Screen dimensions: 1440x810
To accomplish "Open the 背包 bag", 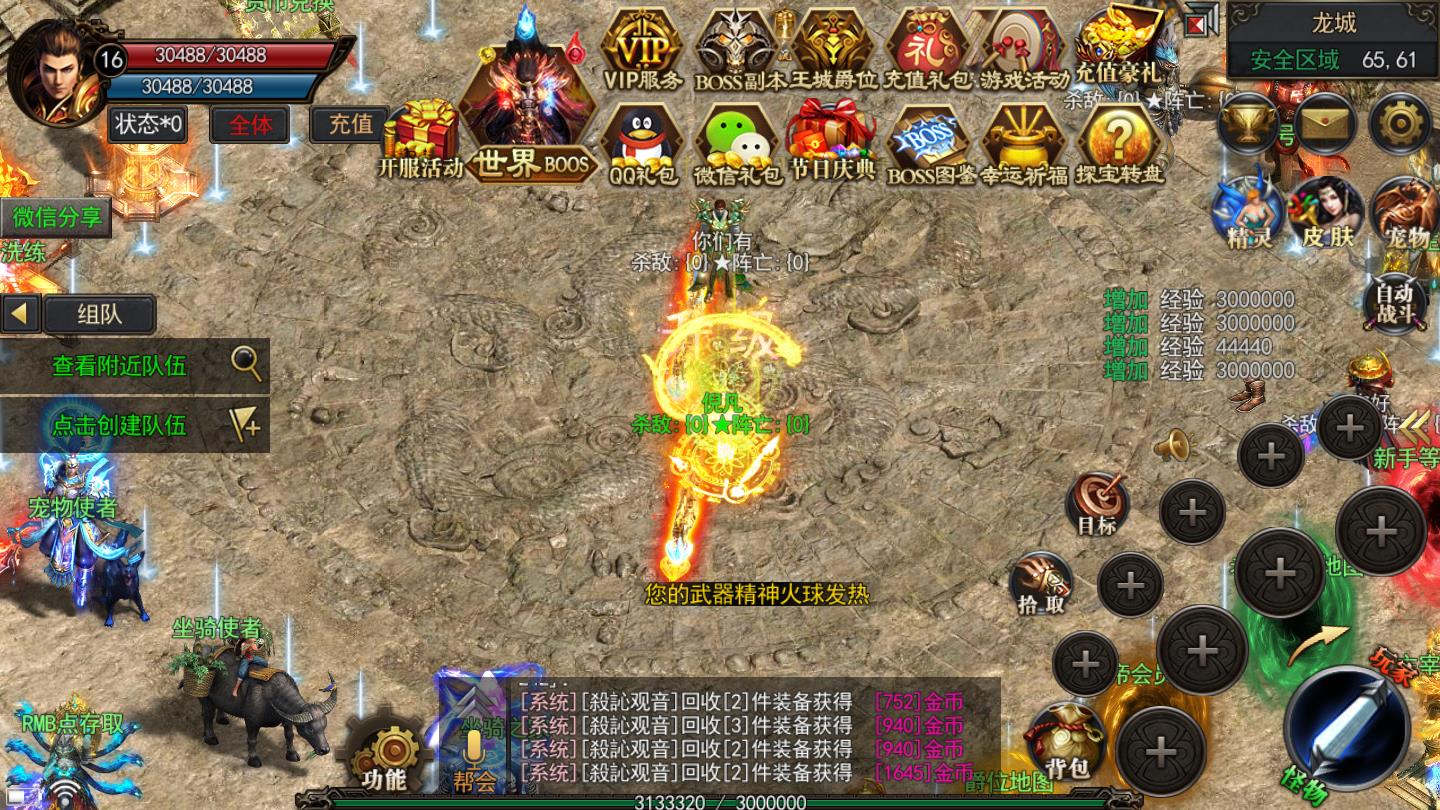I will point(1065,741).
